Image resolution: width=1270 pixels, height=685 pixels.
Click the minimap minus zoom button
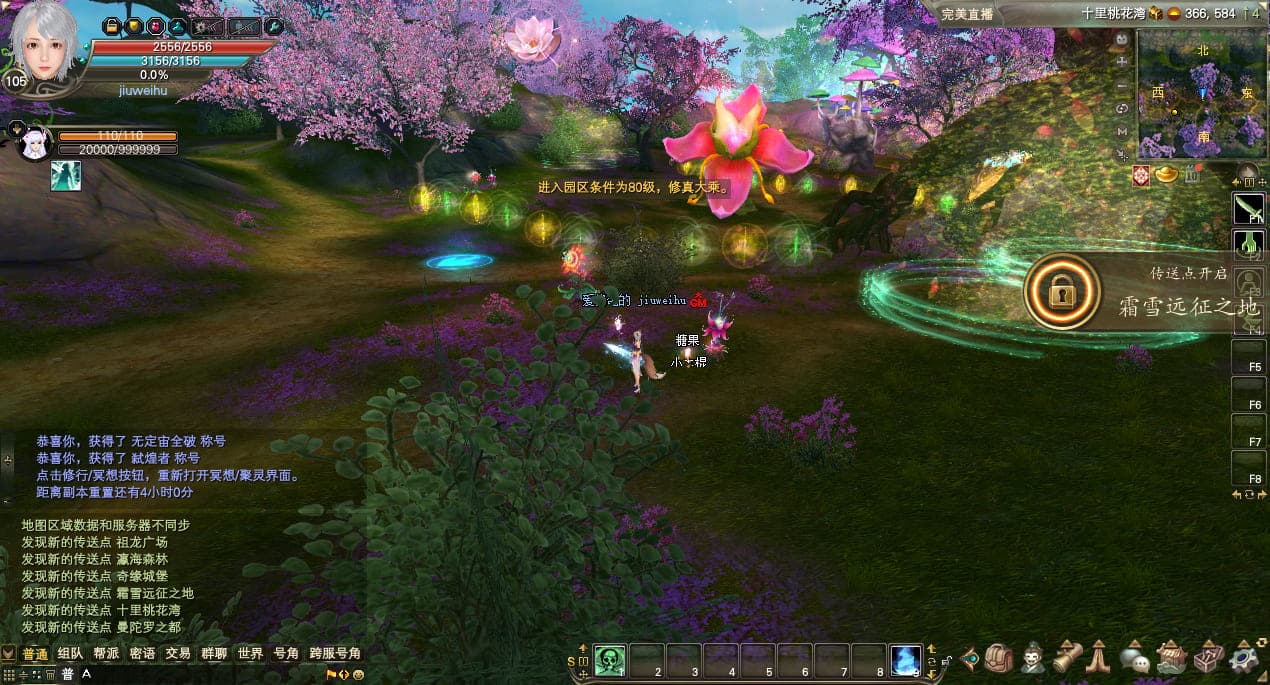pos(1122,85)
